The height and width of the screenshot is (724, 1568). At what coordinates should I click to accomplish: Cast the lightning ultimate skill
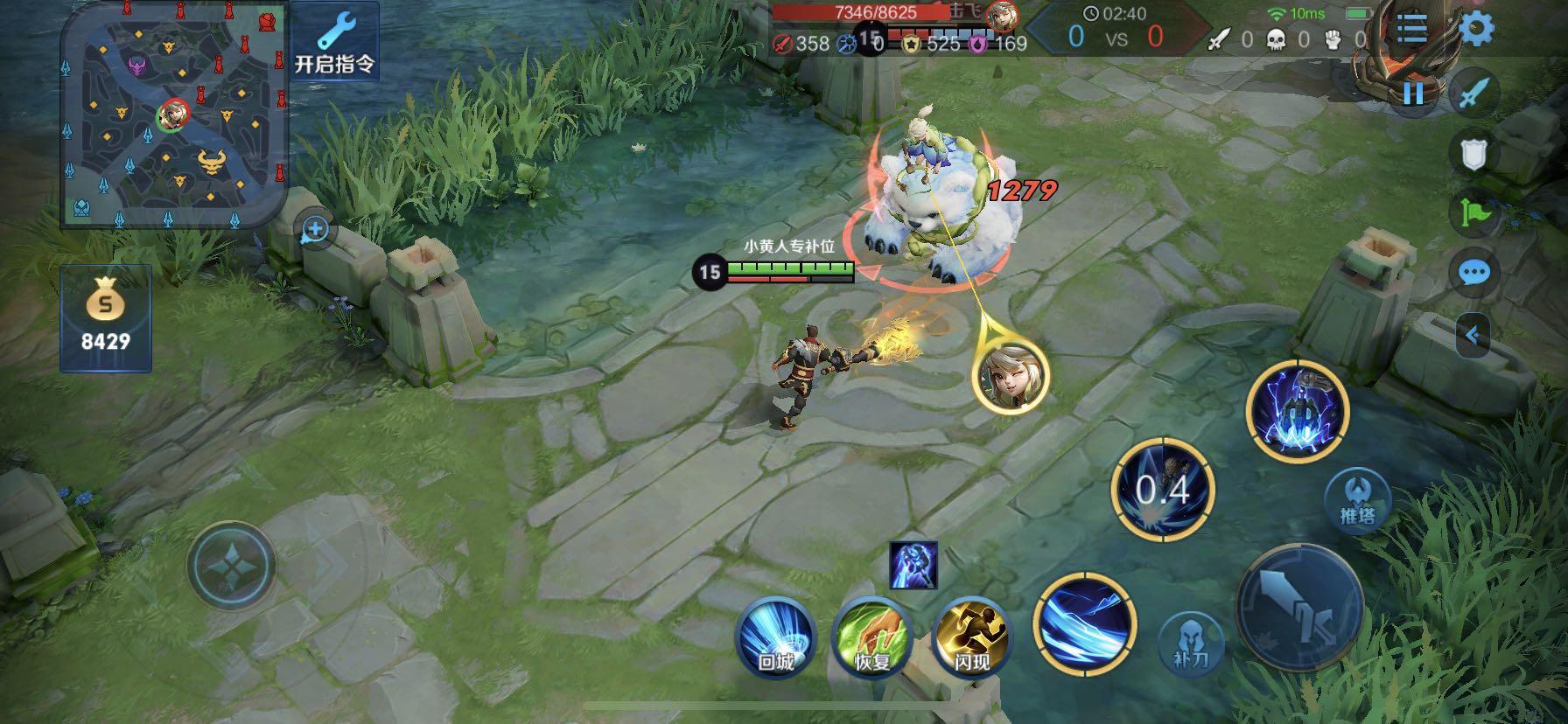[x=1298, y=410]
